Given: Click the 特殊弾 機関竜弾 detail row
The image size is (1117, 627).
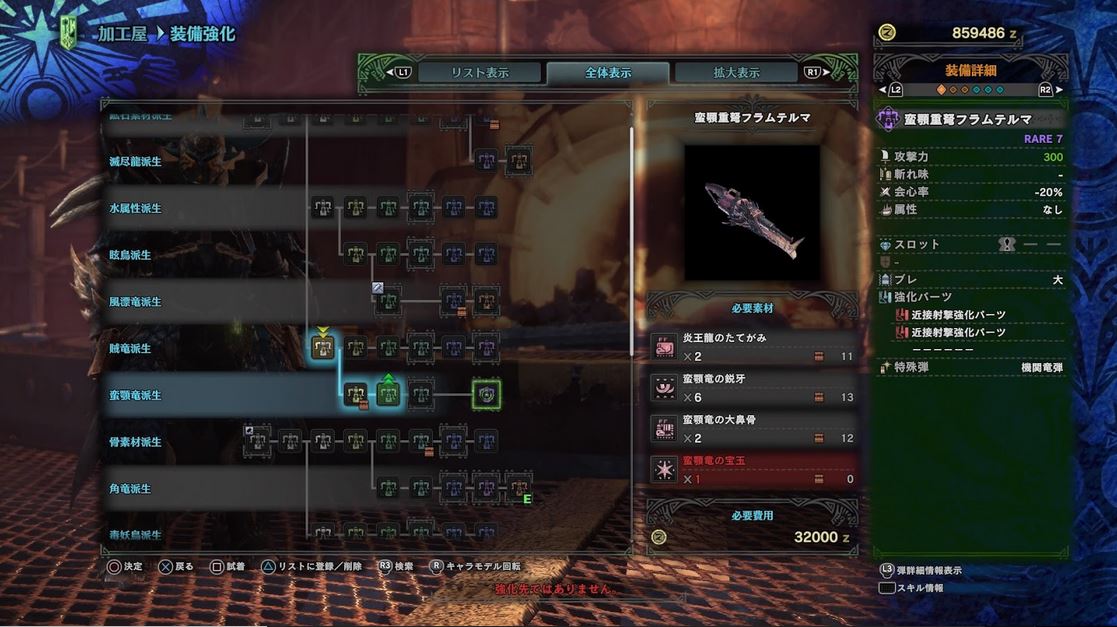Looking at the screenshot, I should tap(970, 368).
